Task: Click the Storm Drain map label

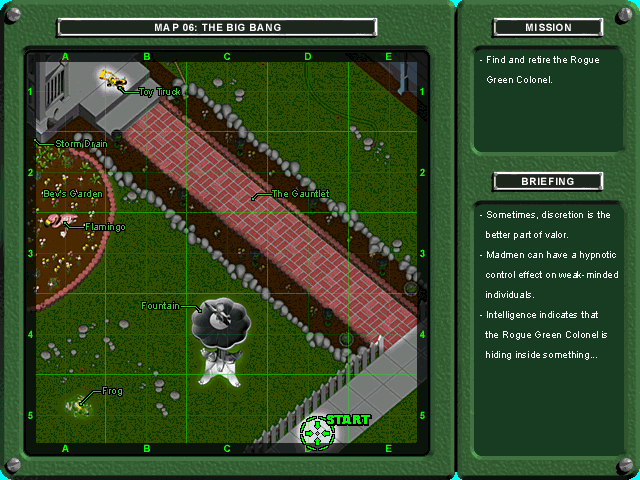Action: [81, 144]
